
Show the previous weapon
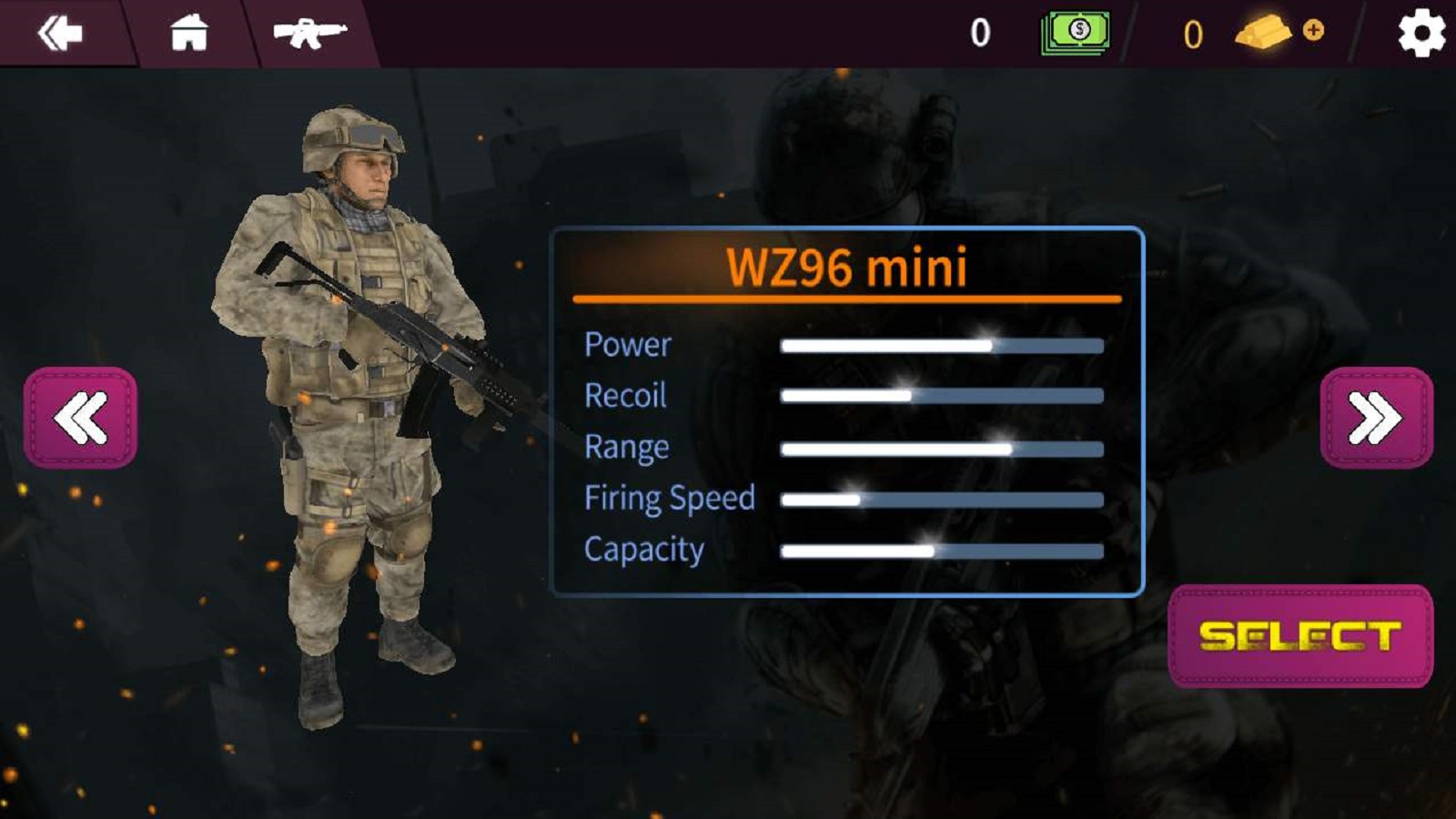pos(80,418)
